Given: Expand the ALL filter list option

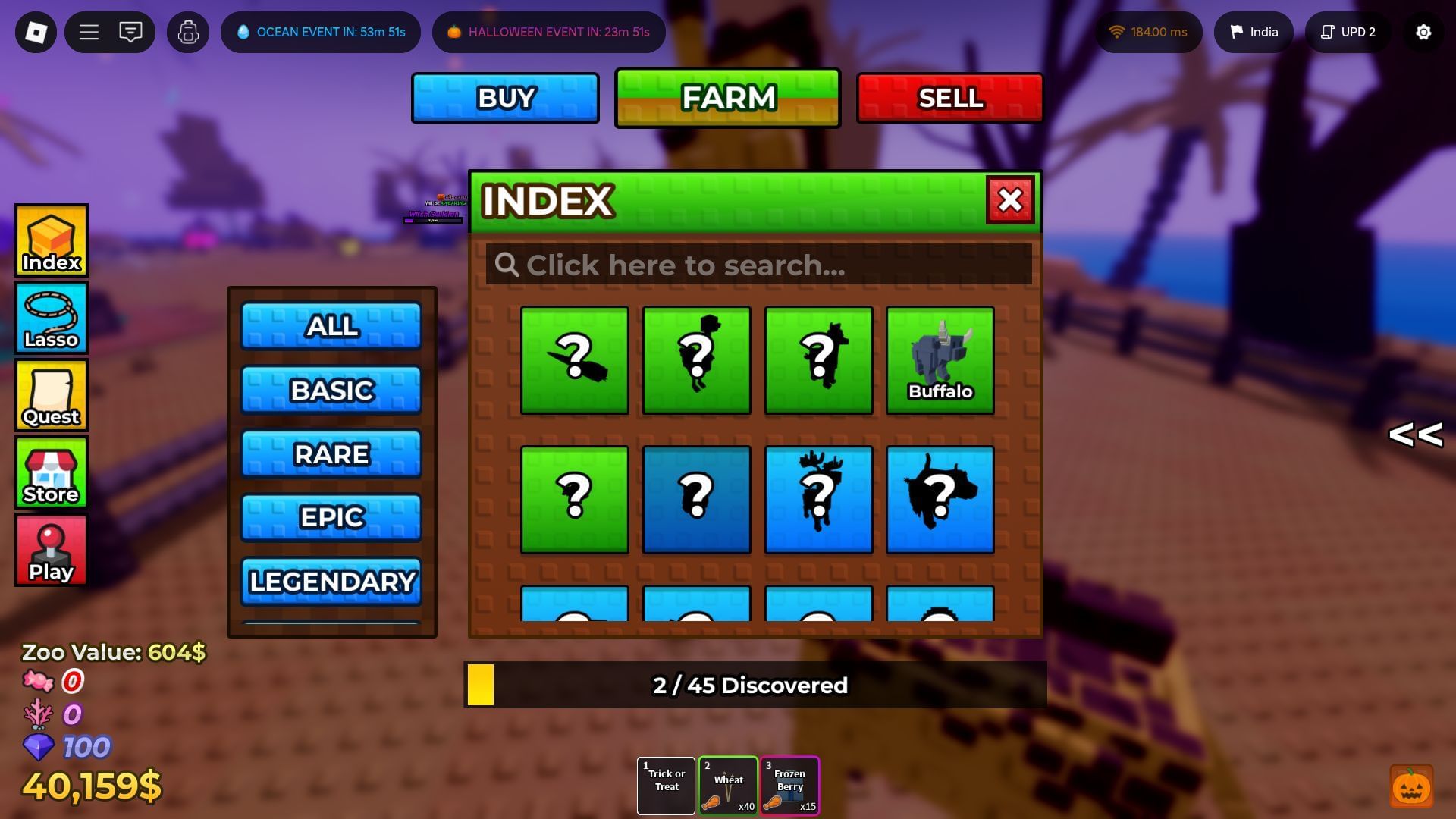Looking at the screenshot, I should point(331,326).
